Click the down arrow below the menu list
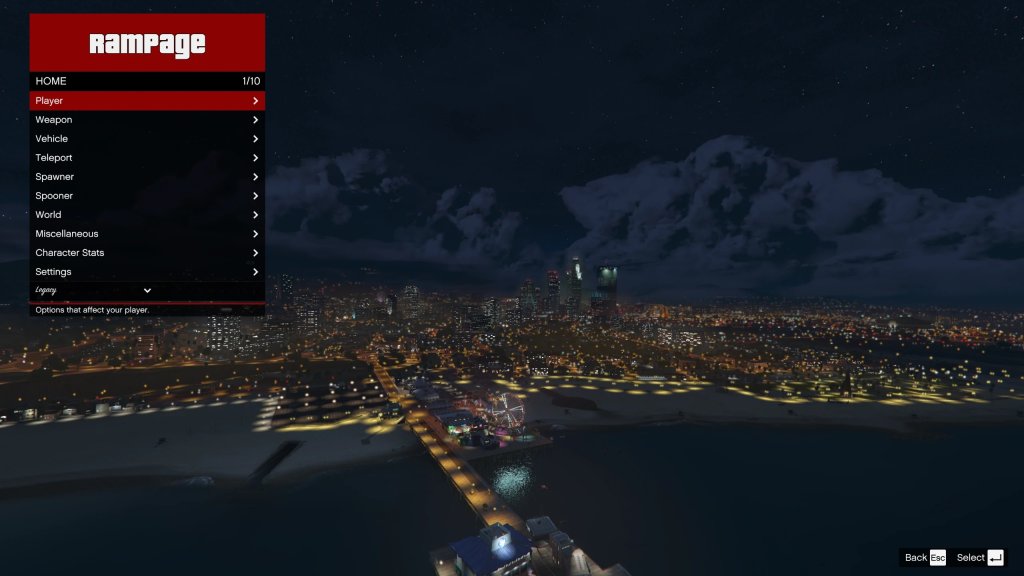Screen dimensions: 1024x576 [147, 291]
